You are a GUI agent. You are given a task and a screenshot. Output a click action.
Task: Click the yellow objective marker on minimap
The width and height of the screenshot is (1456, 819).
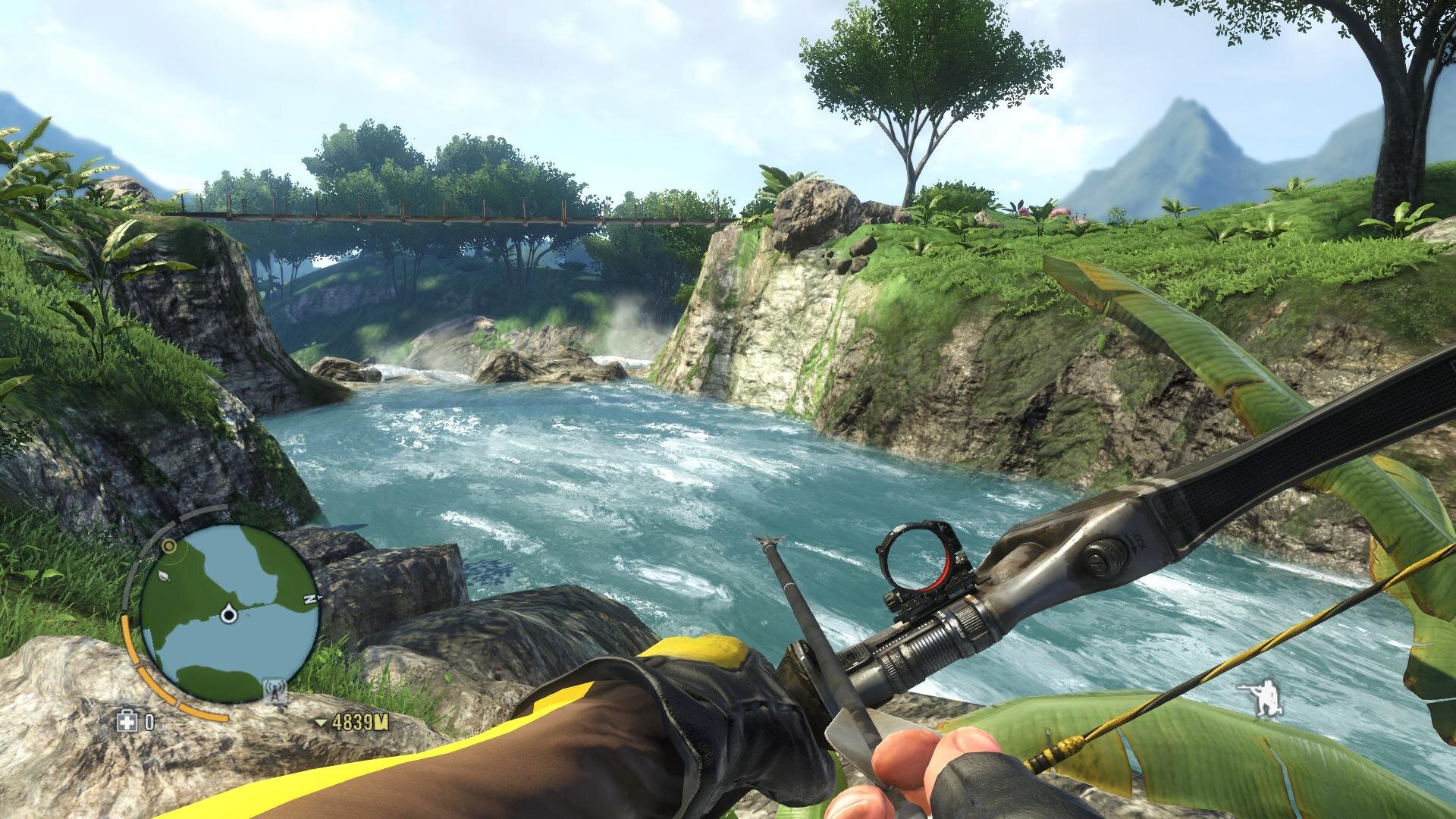[170, 545]
